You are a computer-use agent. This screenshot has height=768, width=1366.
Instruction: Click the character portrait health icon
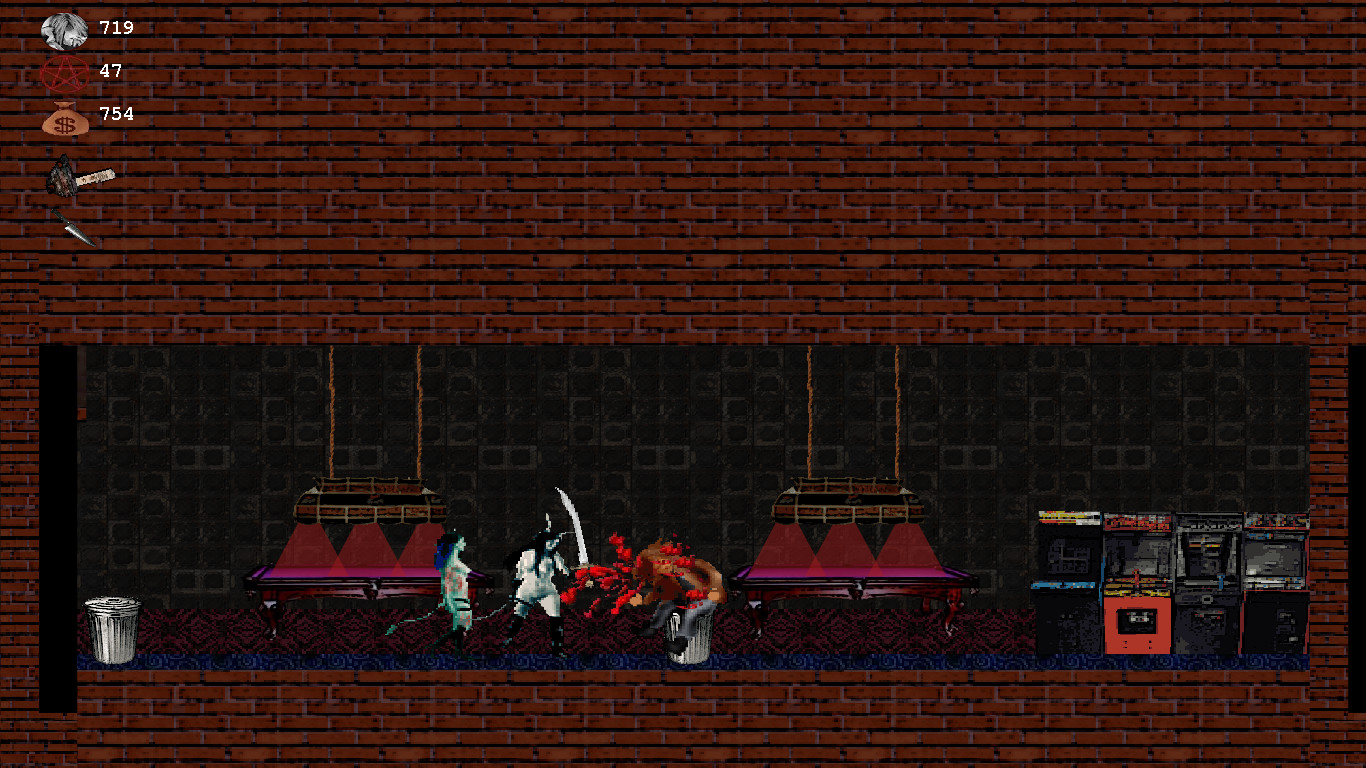coord(62,28)
